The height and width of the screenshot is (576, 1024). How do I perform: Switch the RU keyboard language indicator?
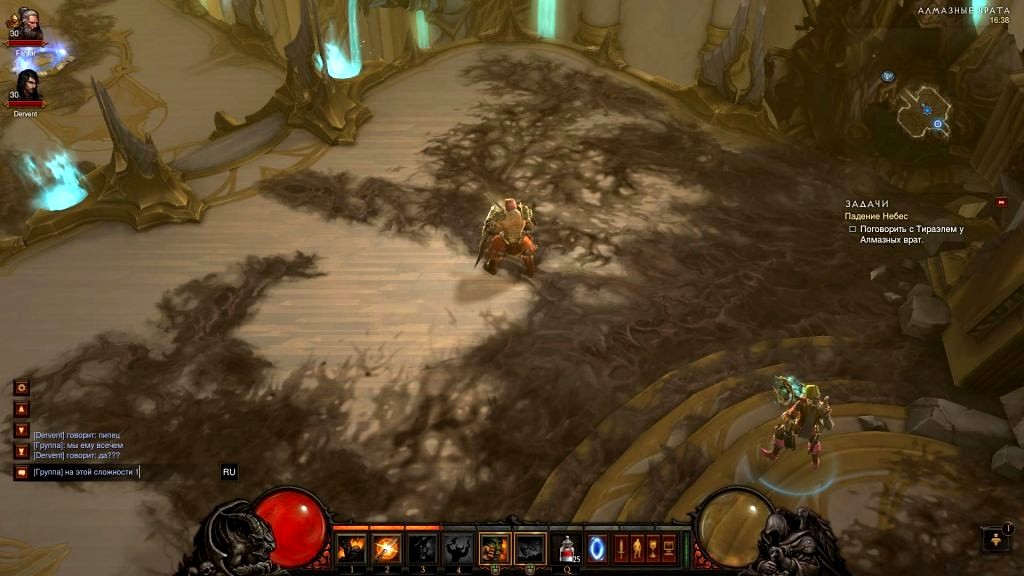click(x=229, y=472)
